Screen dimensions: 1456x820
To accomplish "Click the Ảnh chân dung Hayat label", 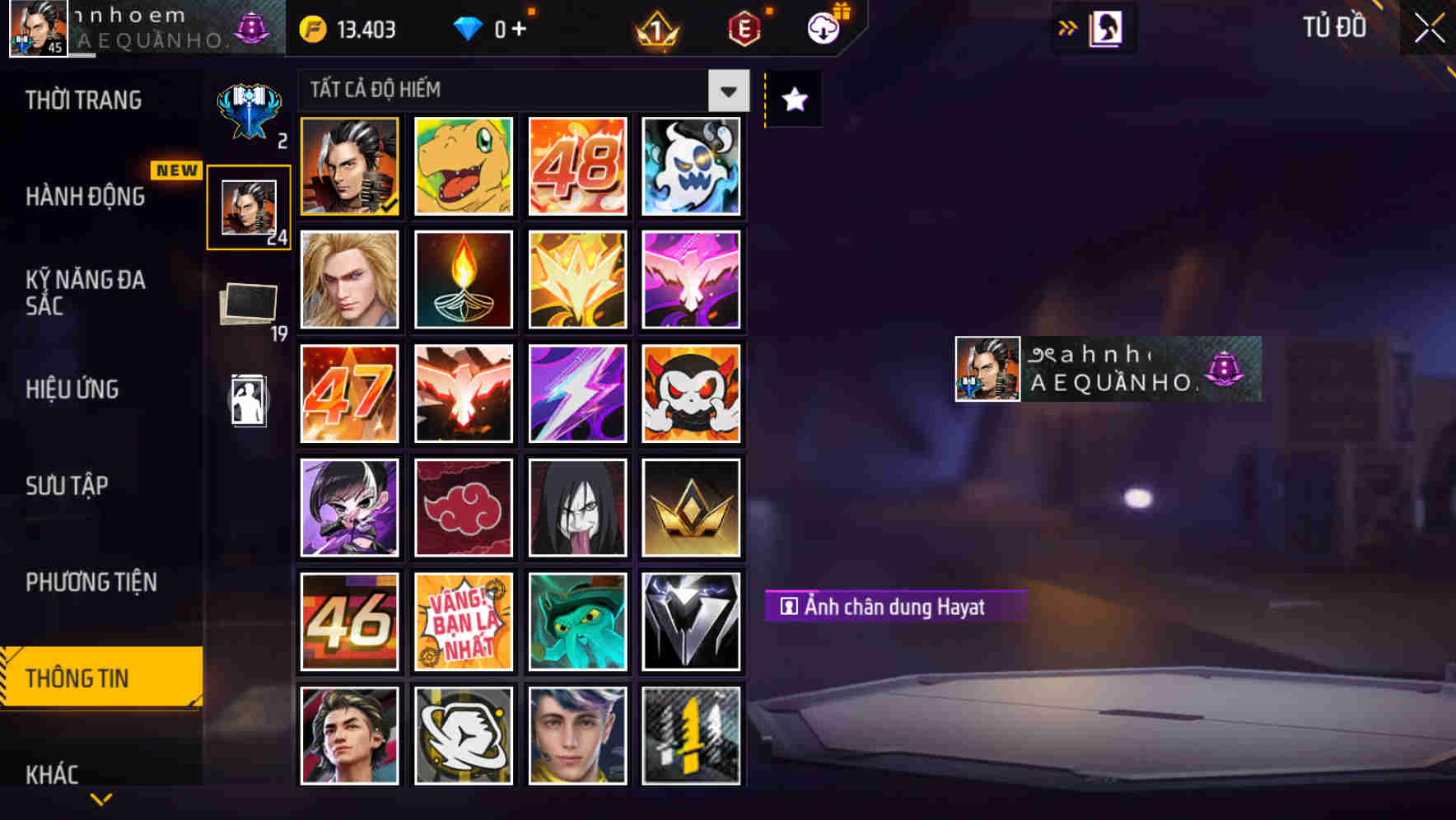I will click(x=894, y=607).
